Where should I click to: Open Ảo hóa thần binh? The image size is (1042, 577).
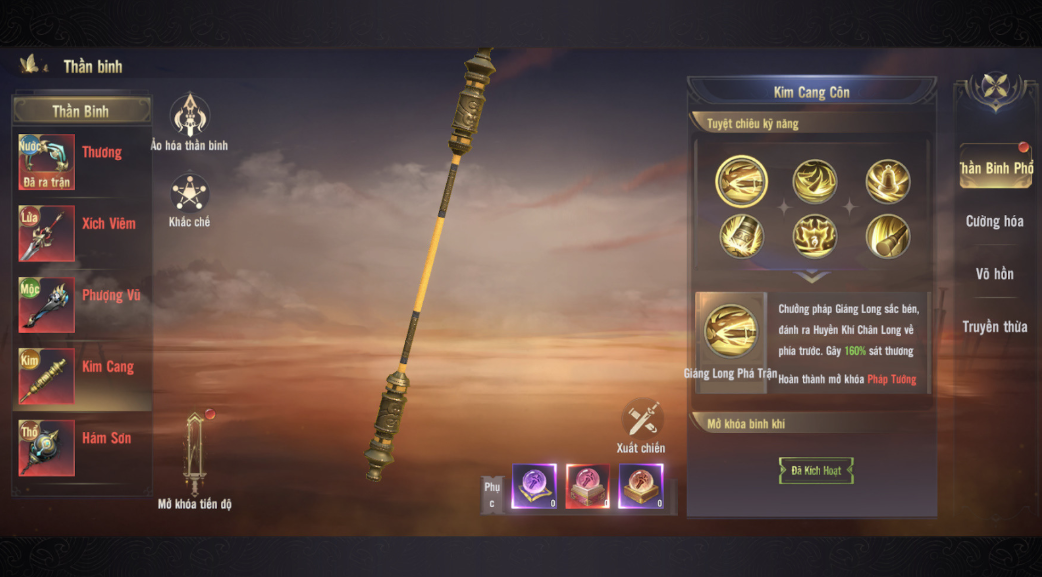point(189,116)
